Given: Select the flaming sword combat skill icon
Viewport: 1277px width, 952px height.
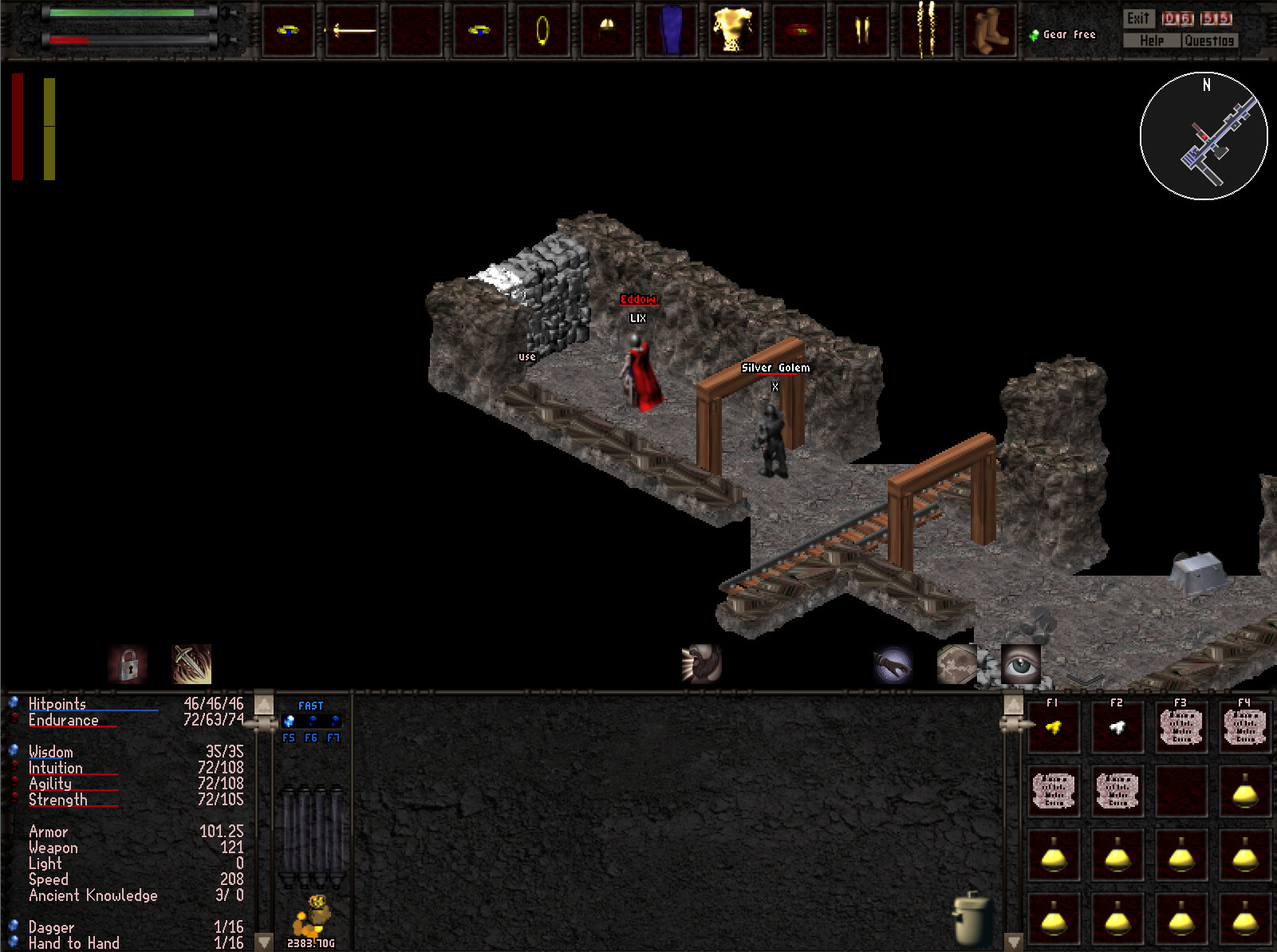Looking at the screenshot, I should pyautogui.click(x=190, y=663).
